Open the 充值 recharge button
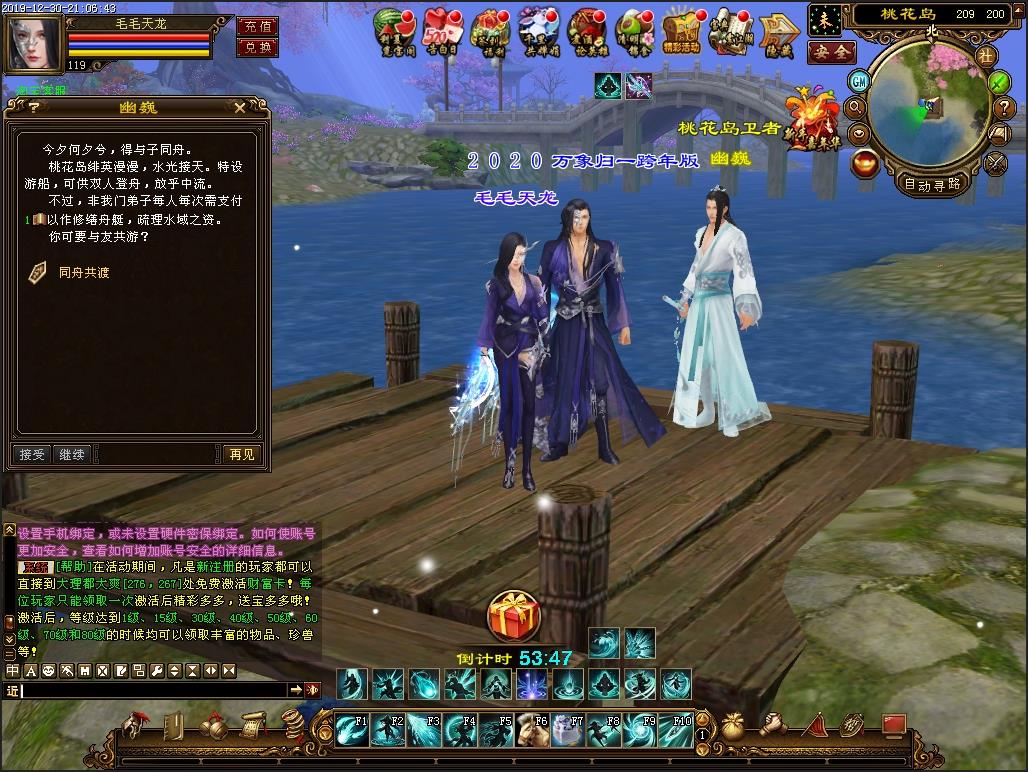 coord(257,26)
